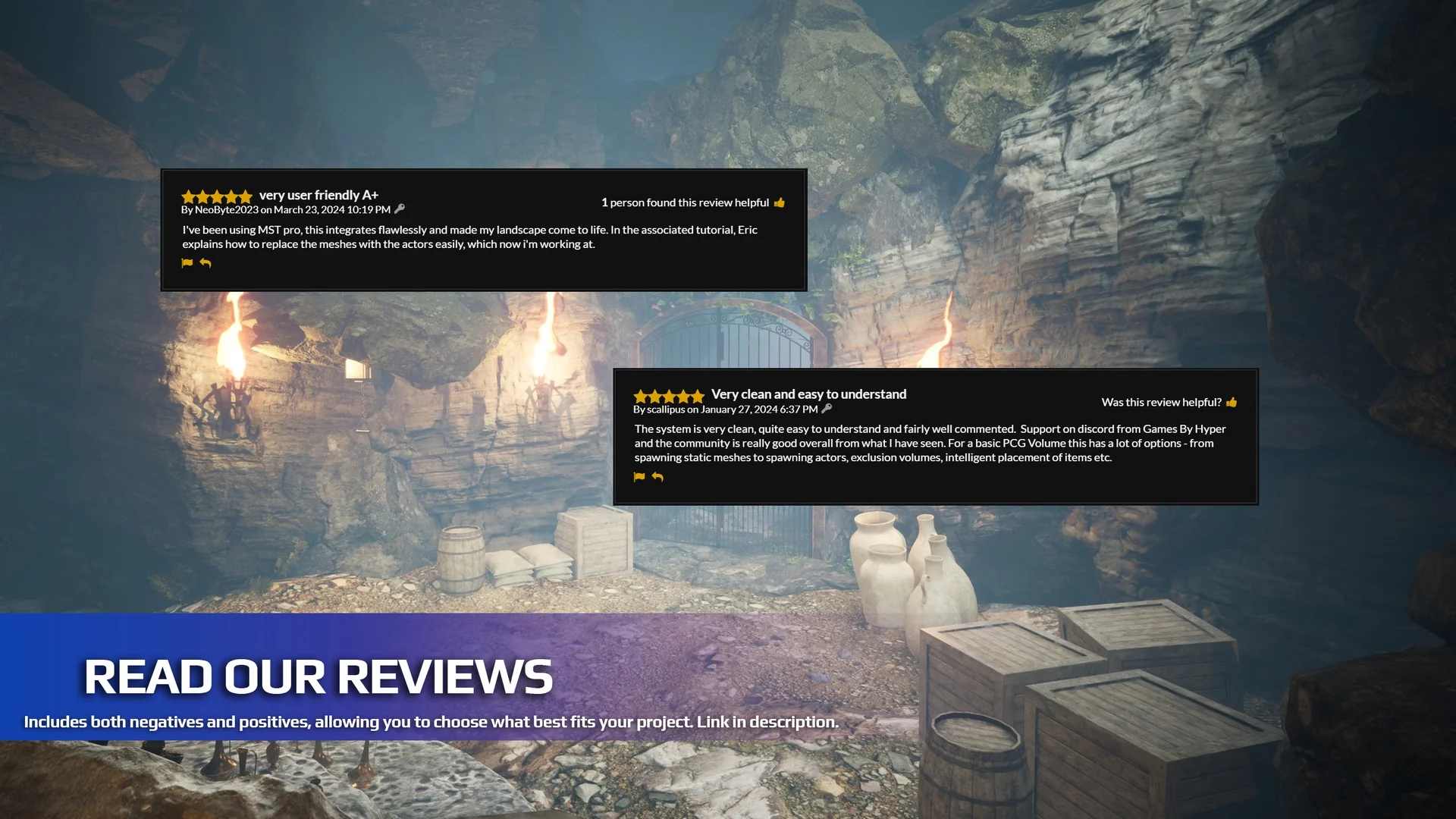Mark the scallipus review as helpful

click(x=1232, y=402)
